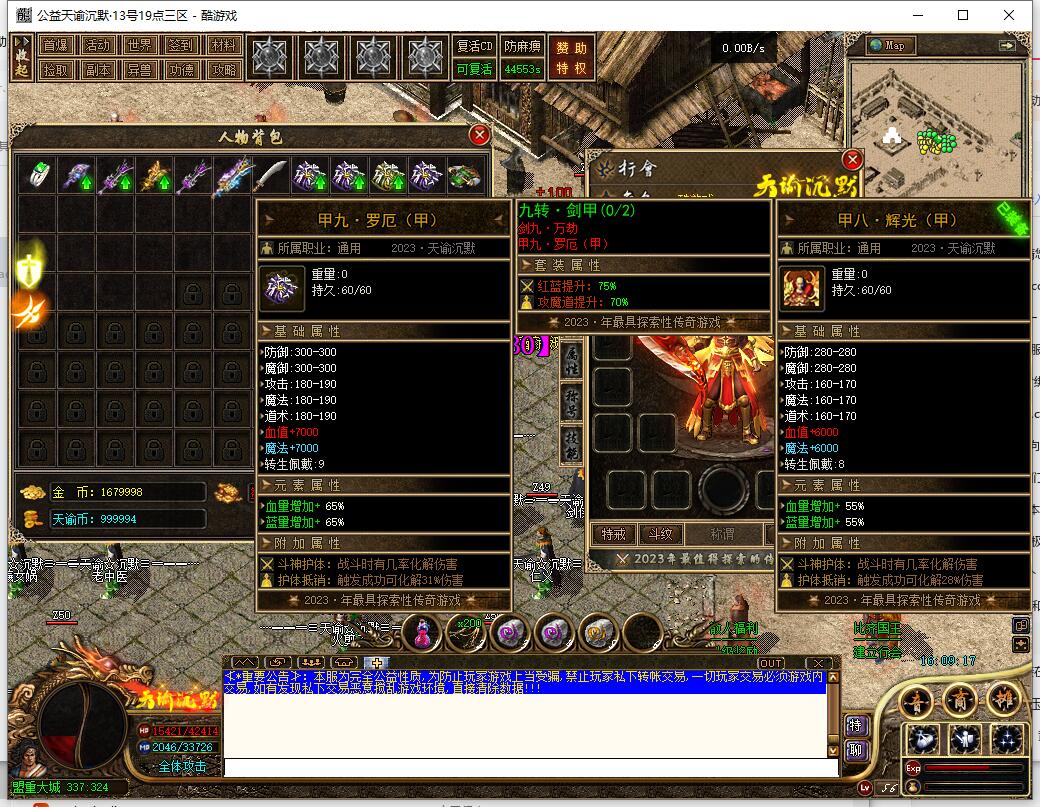The width and height of the screenshot is (1040, 807).
Task: Open the 活动 events menu
Action: [97, 46]
